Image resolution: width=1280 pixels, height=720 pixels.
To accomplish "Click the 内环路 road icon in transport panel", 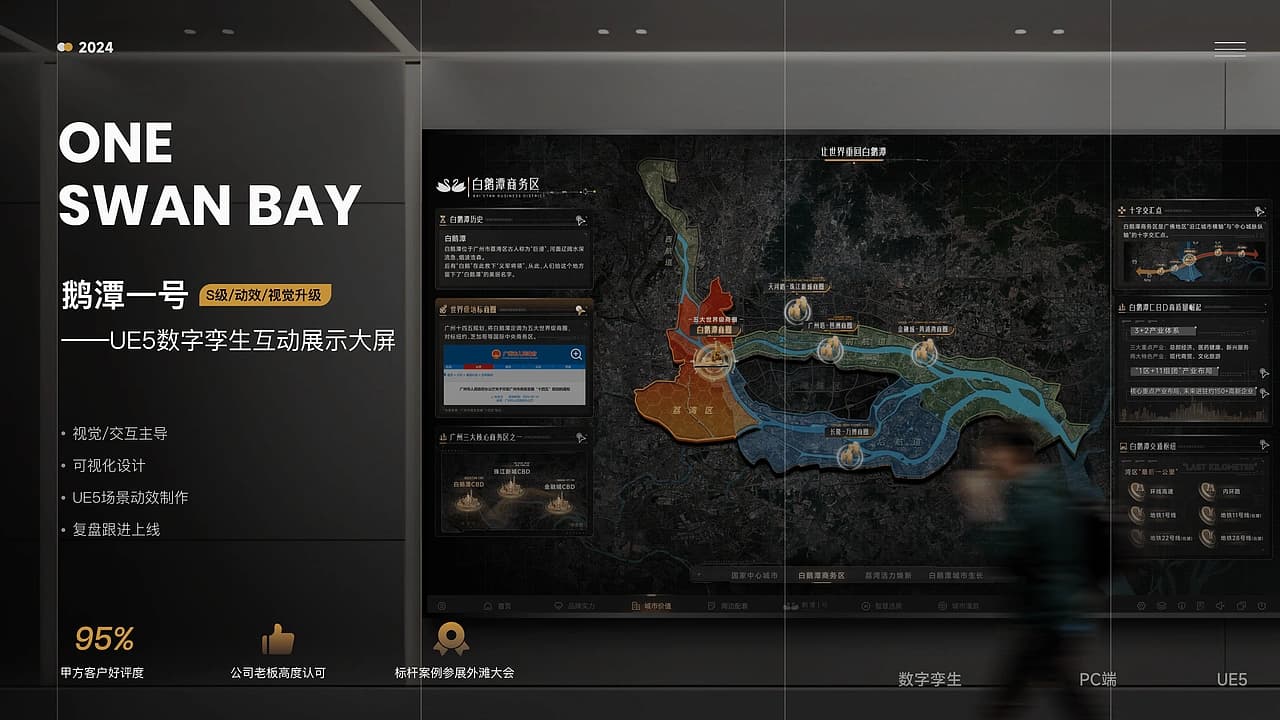I will tap(1208, 490).
